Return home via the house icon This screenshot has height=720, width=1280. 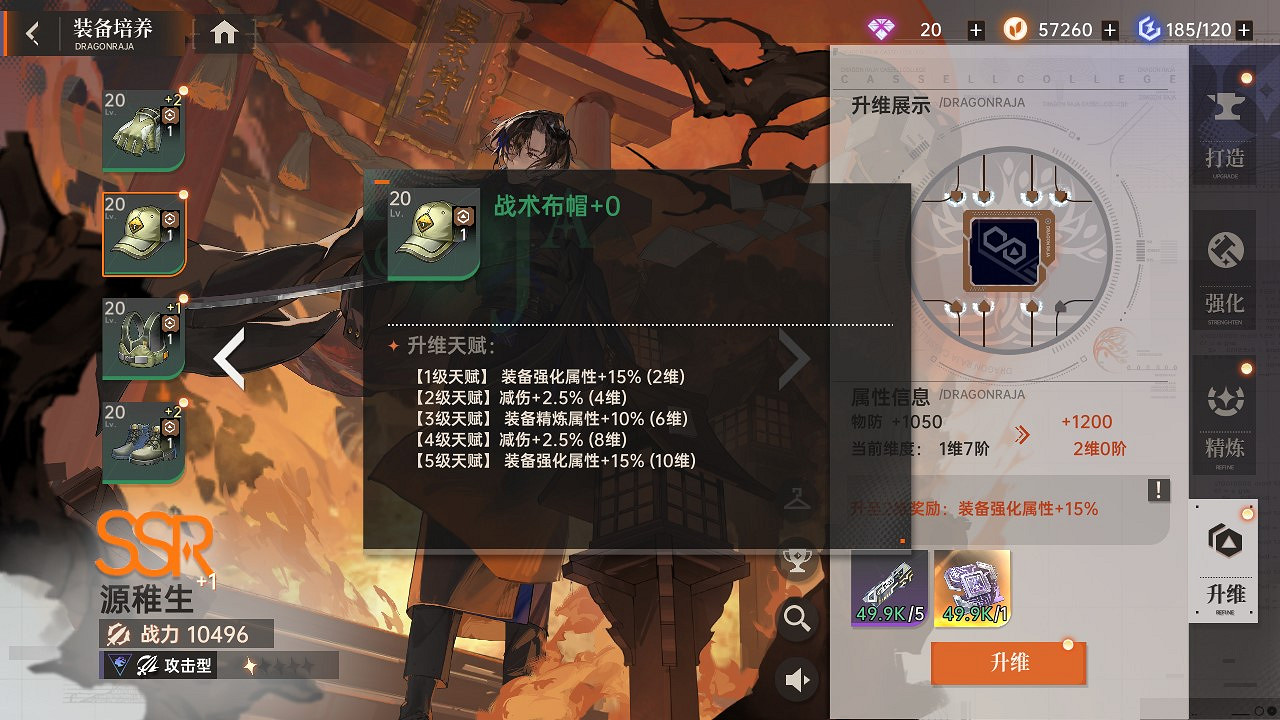222,31
